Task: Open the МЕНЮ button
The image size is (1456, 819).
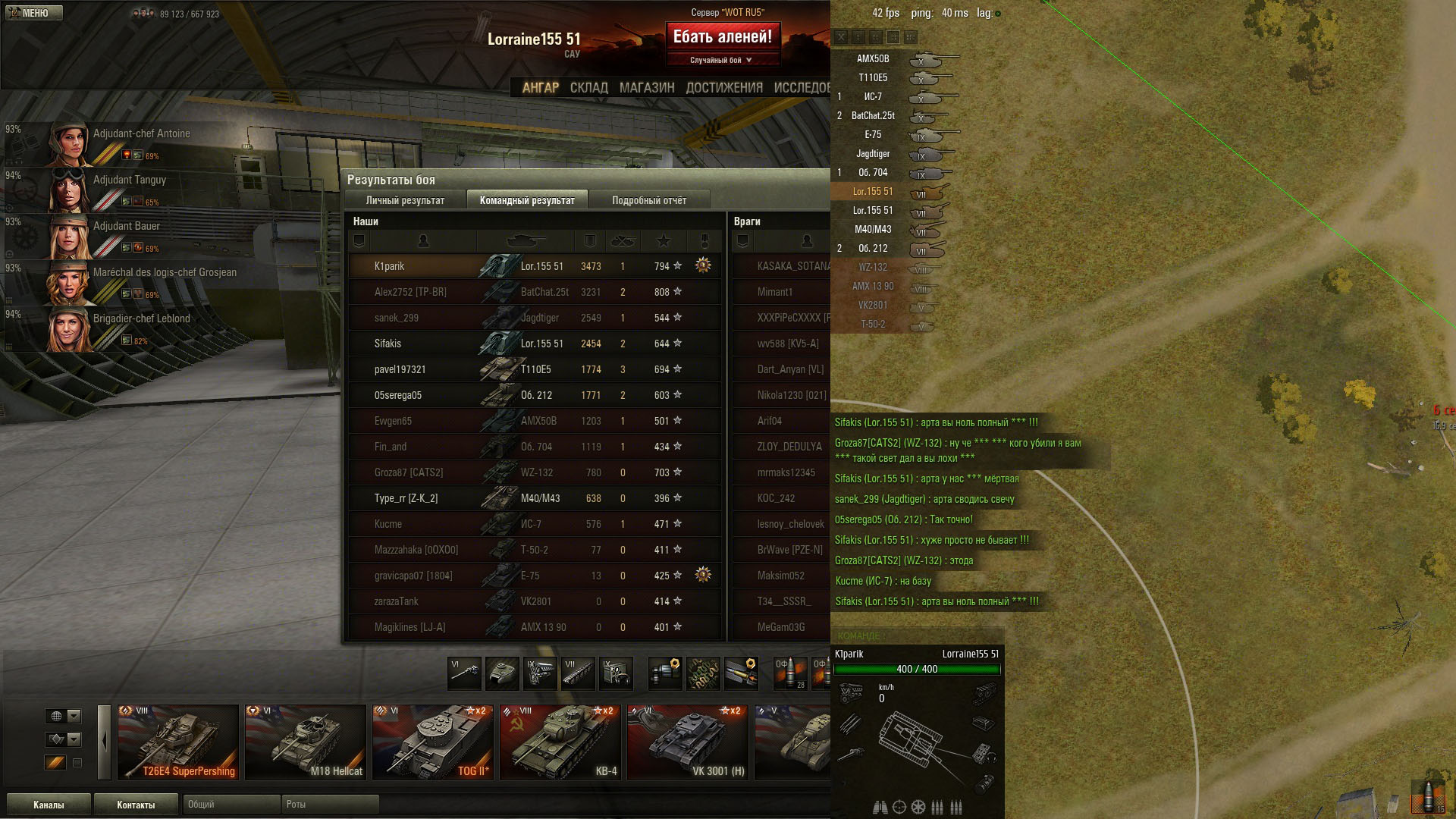Action: tap(34, 13)
